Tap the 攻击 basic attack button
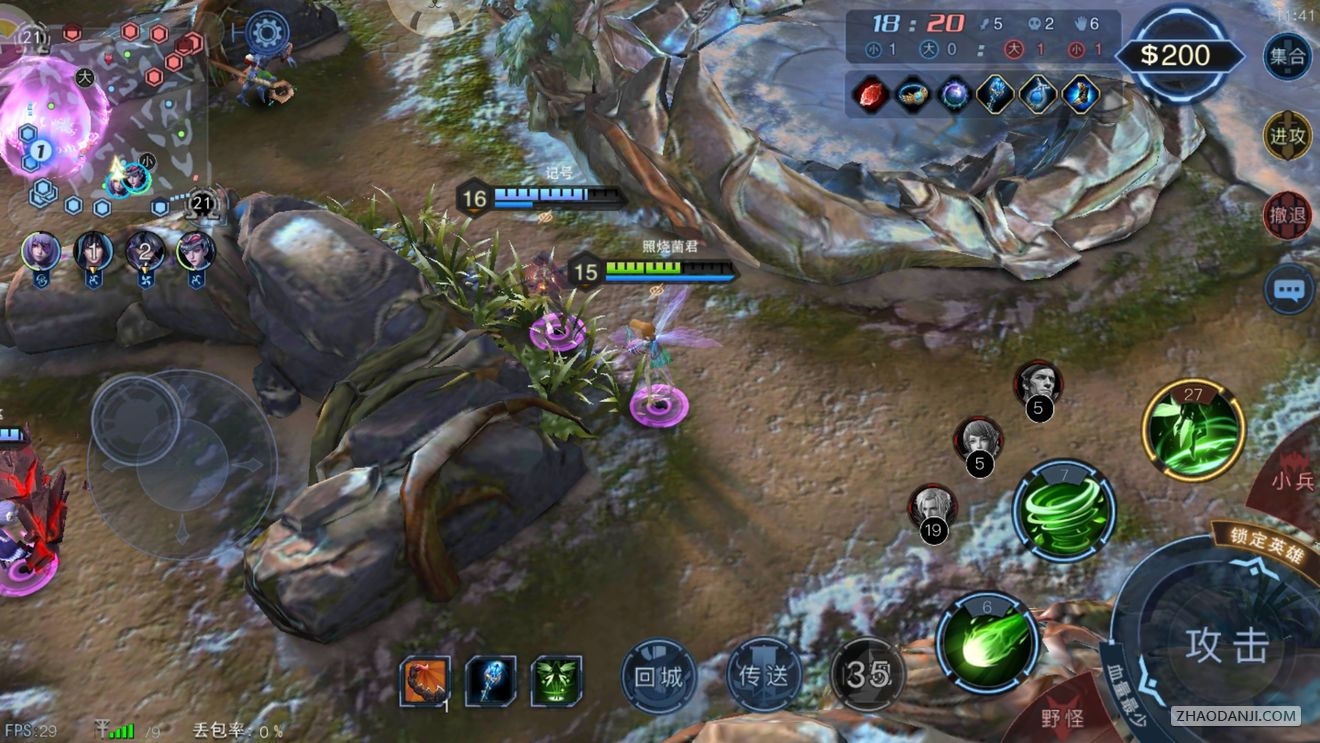Viewport: 1320px width, 743px height. click(1226, 645)
